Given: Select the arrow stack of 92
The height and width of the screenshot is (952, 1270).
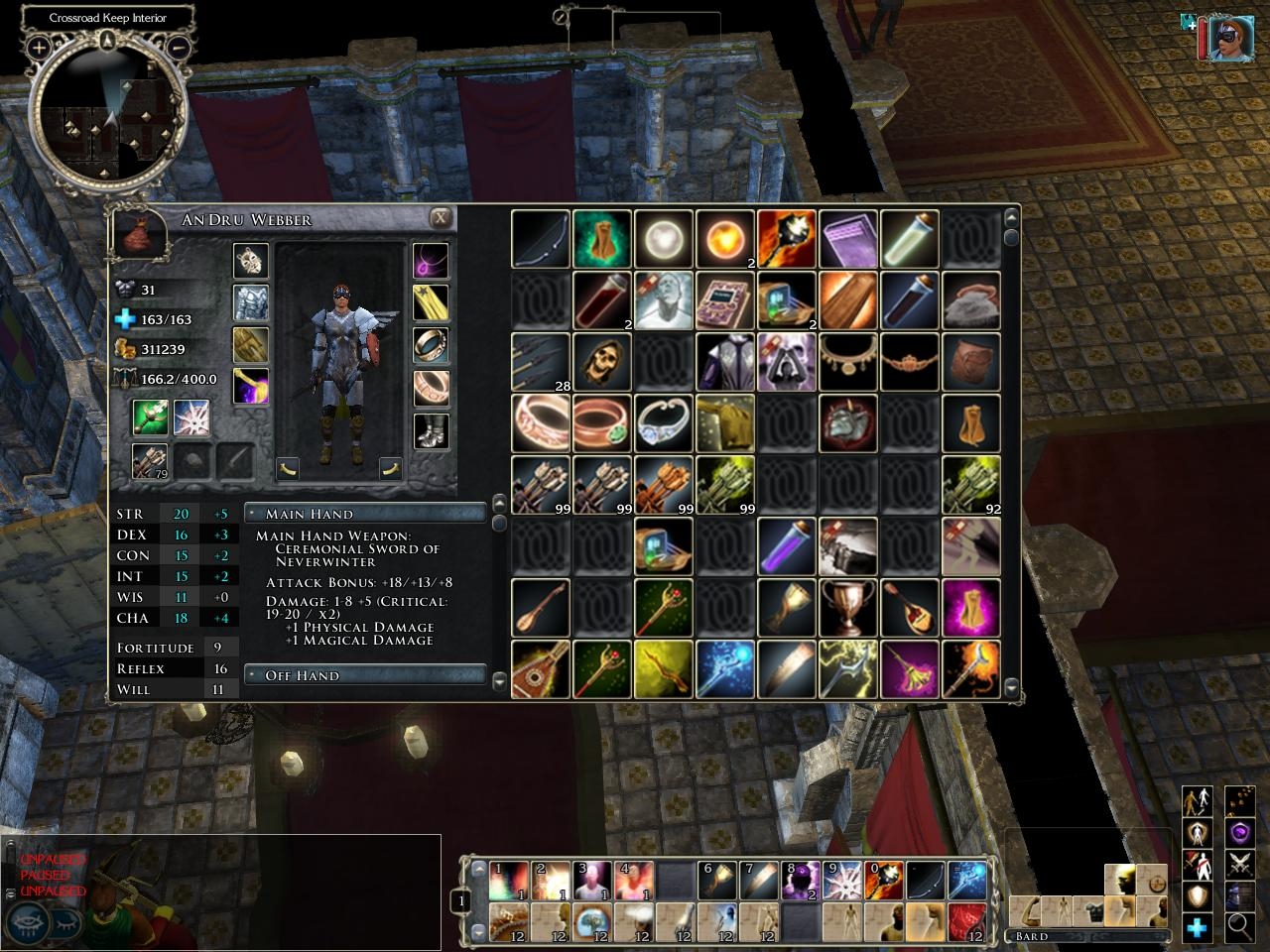Looking at the screenshot, I should (971, 485).
